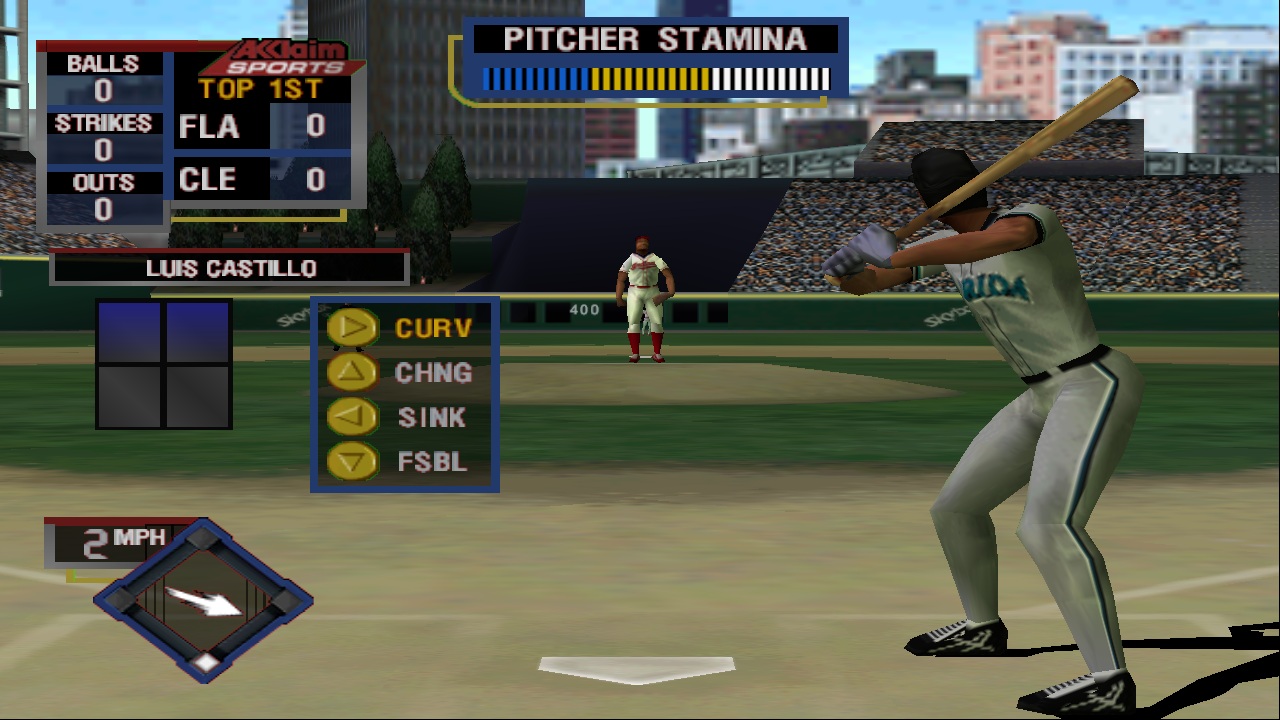This screenshot has height=720, width=1280.
Task: Click the right-arrow coin next to CURV
Action: click(x=356, y=328)
